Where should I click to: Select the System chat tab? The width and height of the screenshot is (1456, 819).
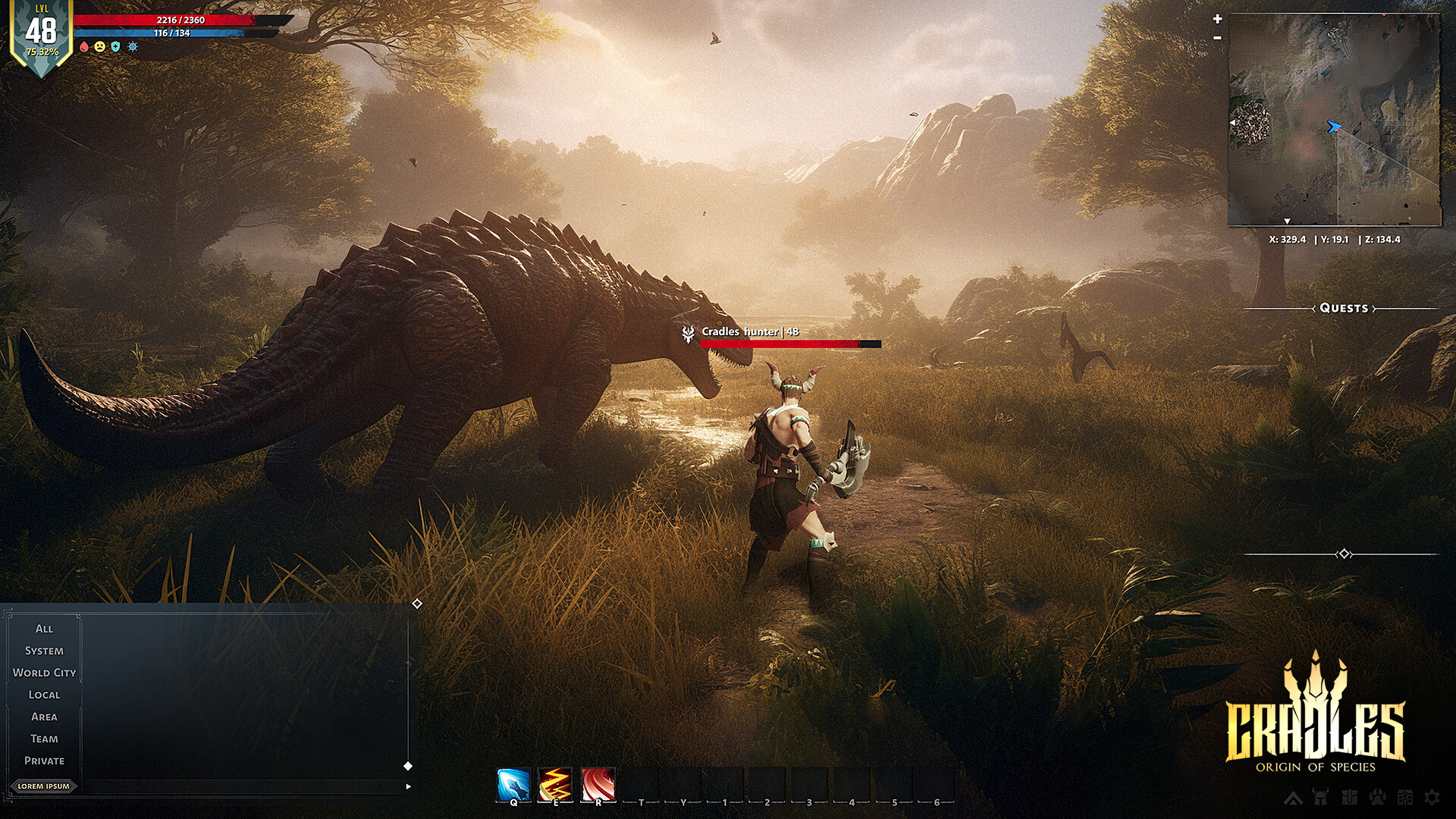pyautogui.click(x=44, y=651)
